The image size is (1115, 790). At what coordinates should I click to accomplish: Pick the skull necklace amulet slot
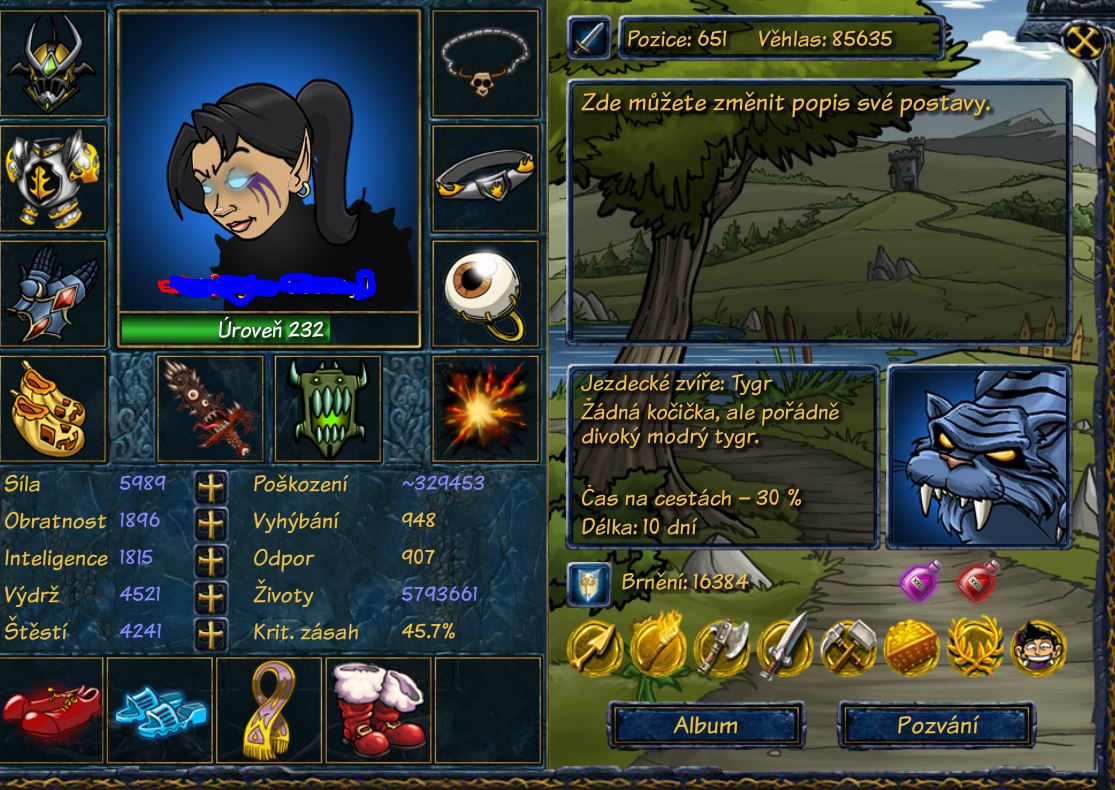[485, 63]
